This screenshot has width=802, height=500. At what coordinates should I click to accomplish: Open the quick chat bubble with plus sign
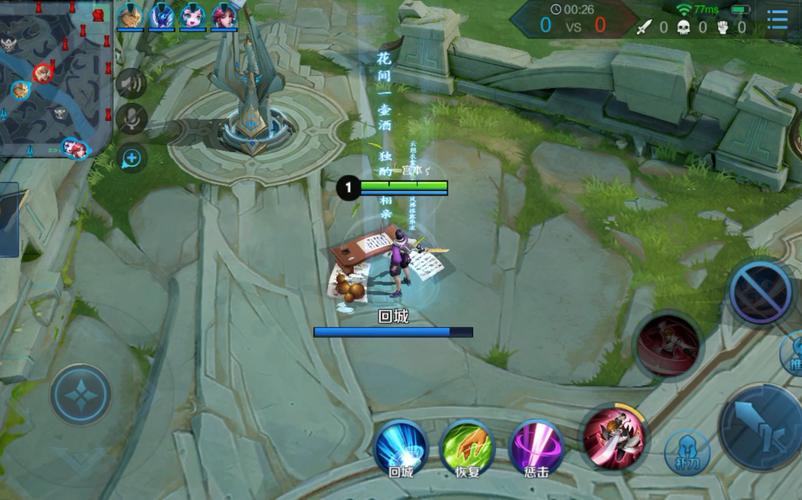click(131, 157)
